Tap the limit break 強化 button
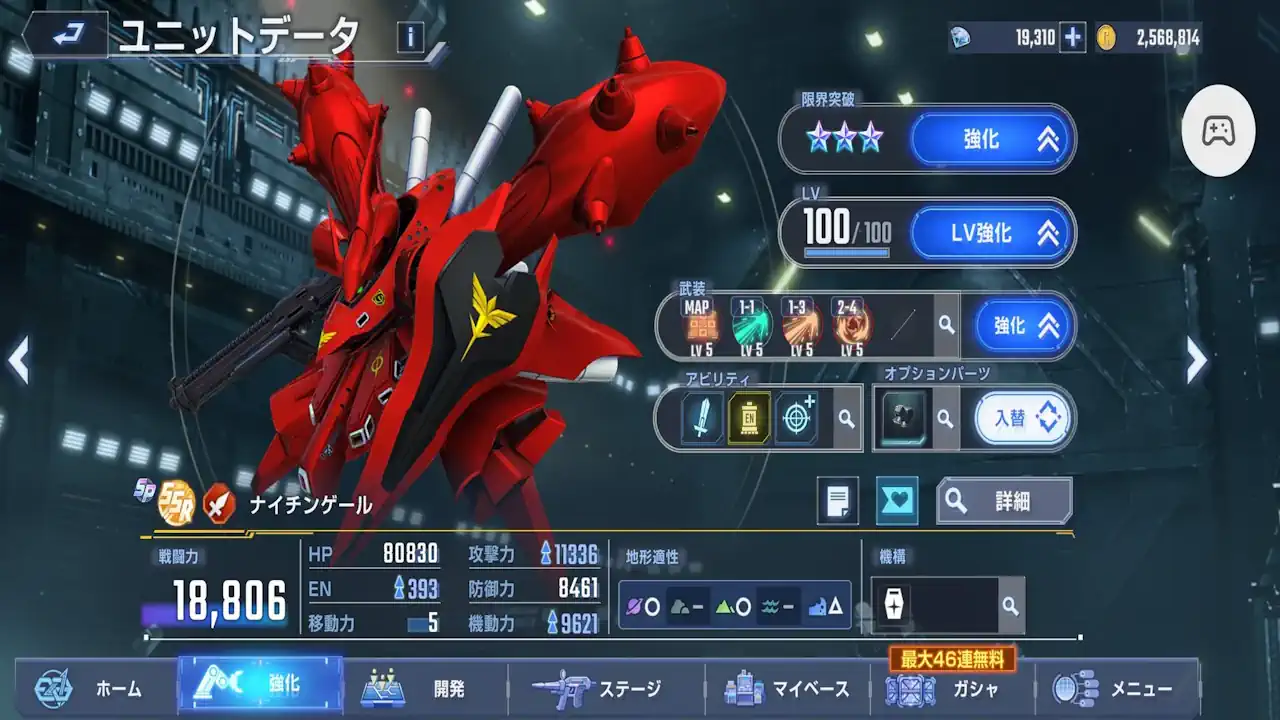 992,138
